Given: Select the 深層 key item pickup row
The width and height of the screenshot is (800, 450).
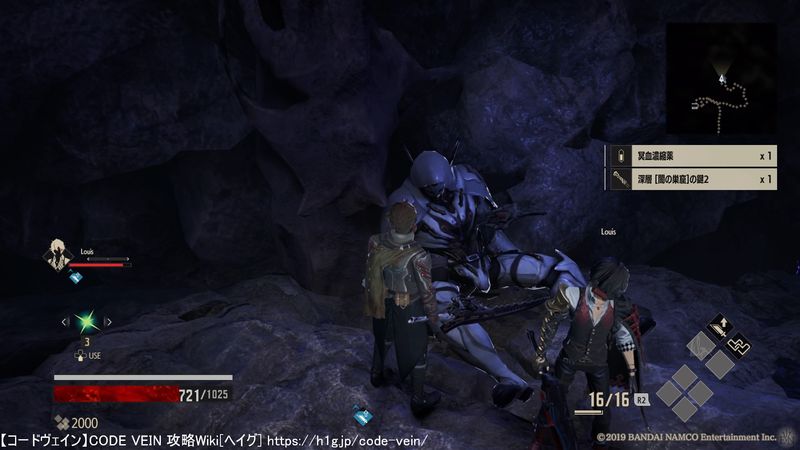Looking at the screenshot, I should [690, 180].
